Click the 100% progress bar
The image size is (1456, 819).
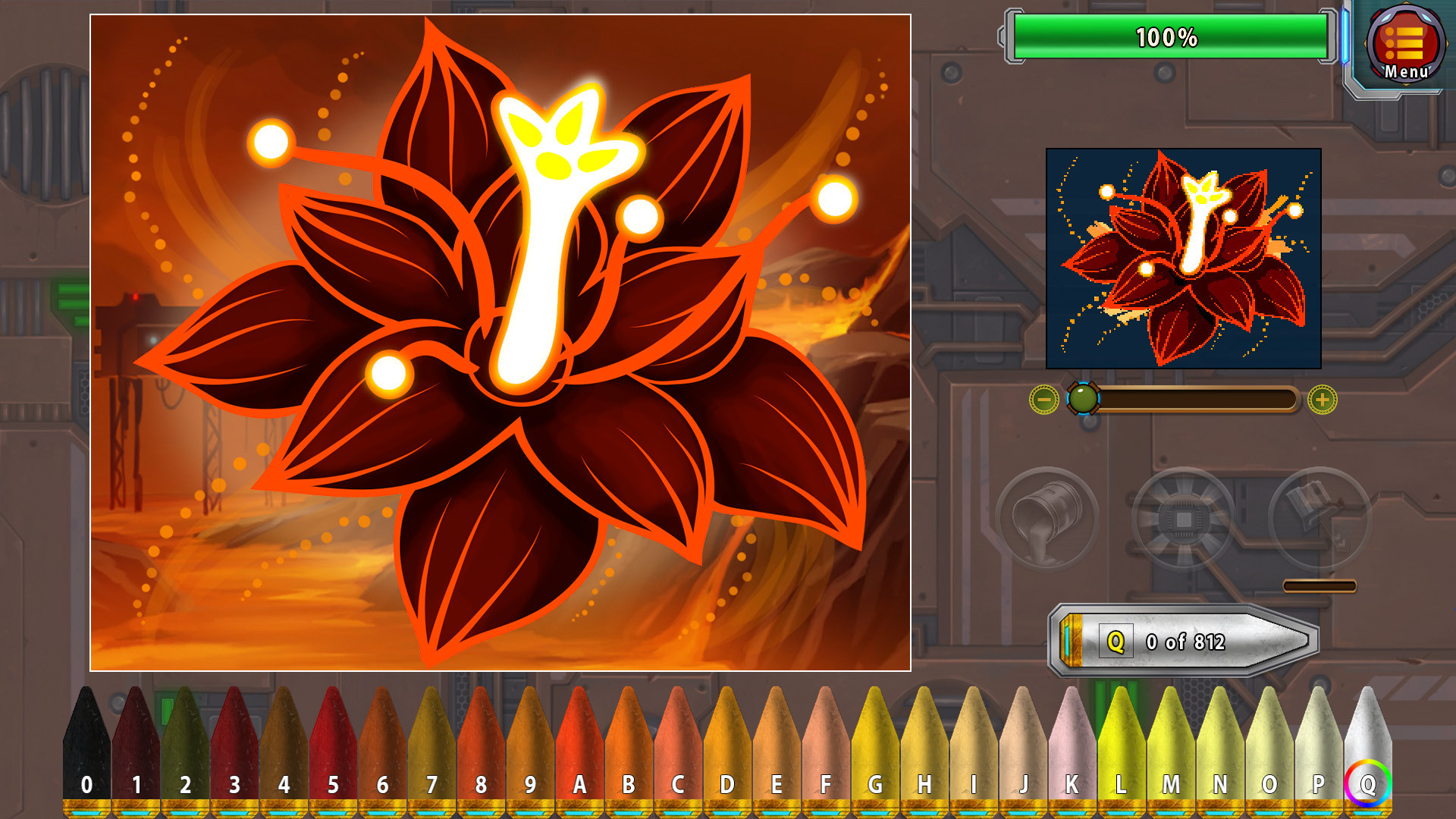tap(1172, 33)
